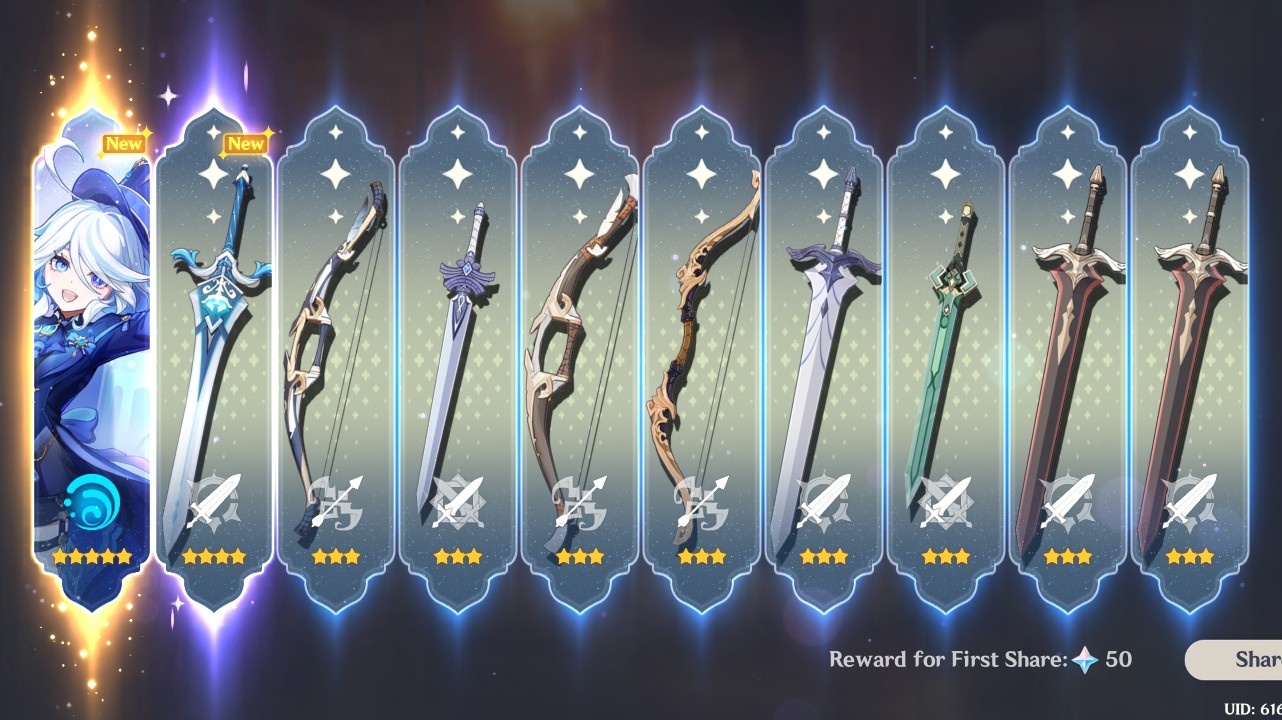1282x720 pixels.
Task: Click the bow icon on the Slingshot card
Action: (340, 498)
